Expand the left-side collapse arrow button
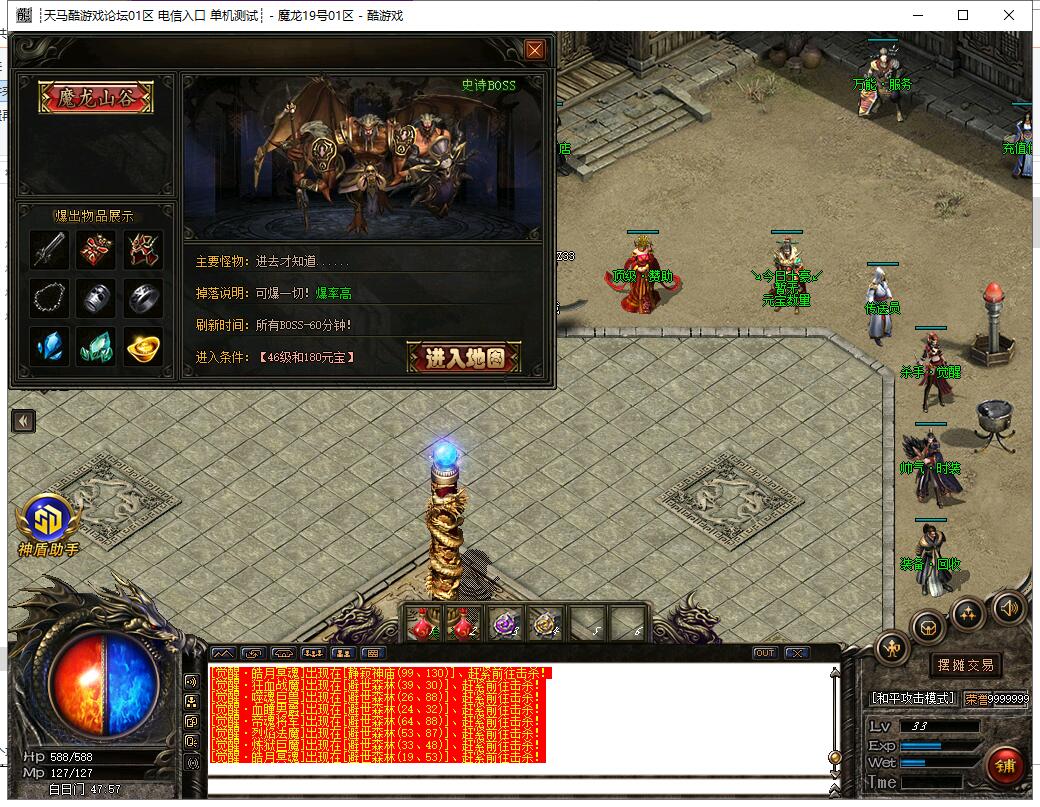The width and height of the screenshot is (1040, 807). point(23,421)
